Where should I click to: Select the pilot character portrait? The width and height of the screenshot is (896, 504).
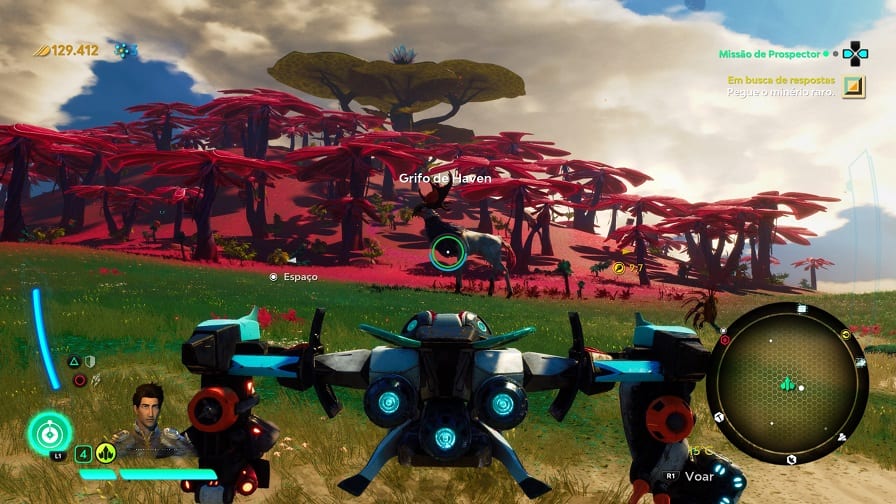pos(149,413)
